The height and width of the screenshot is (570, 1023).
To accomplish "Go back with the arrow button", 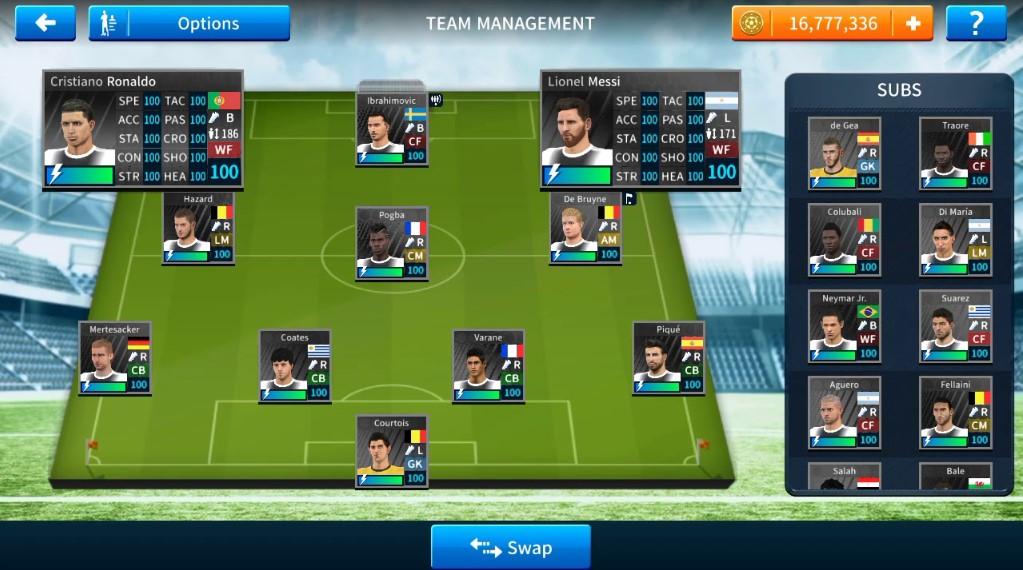I will (x=45, y=22).
